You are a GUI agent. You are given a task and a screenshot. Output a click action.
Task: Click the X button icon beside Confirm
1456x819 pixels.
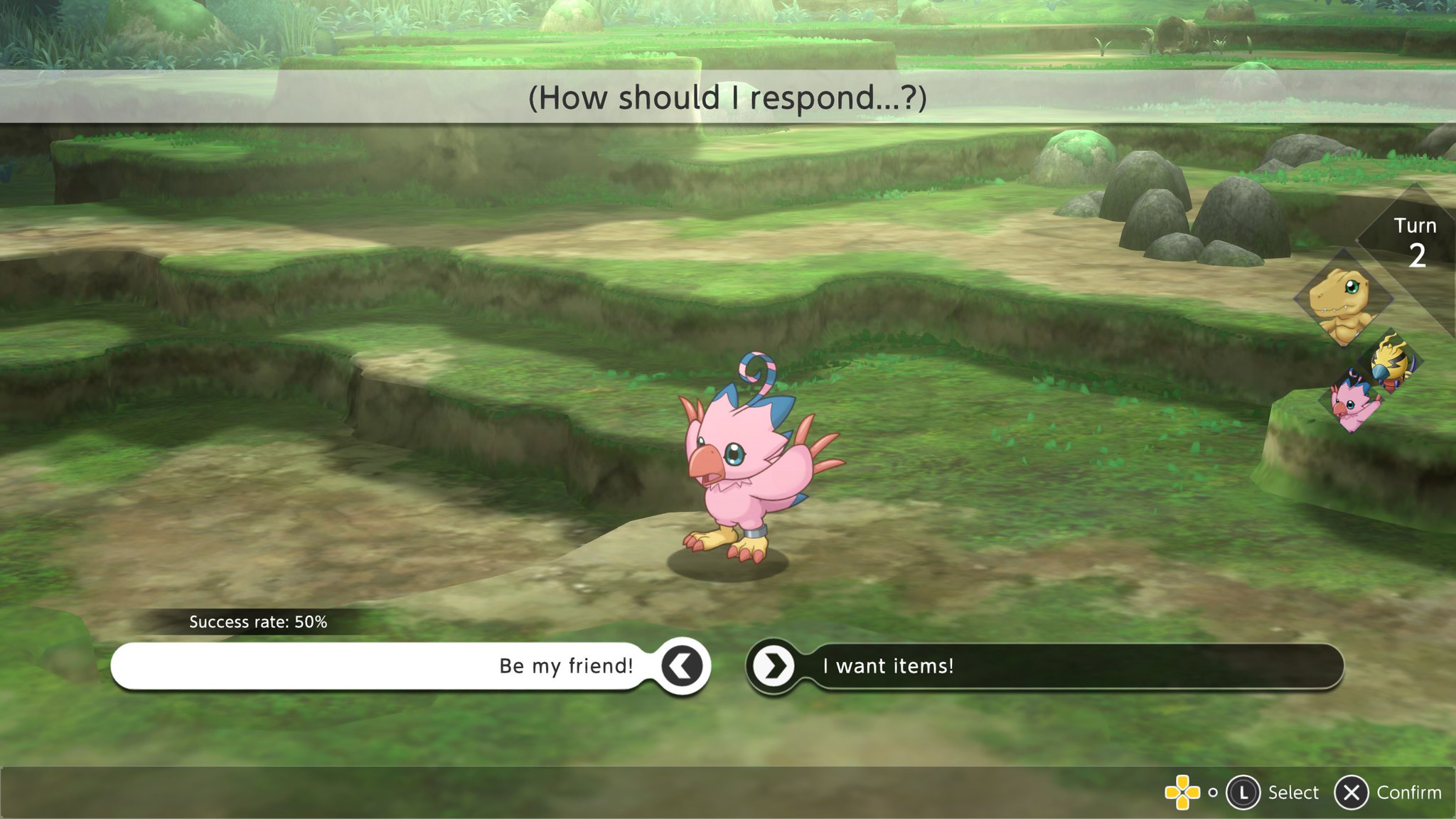tap(1351, 792)
